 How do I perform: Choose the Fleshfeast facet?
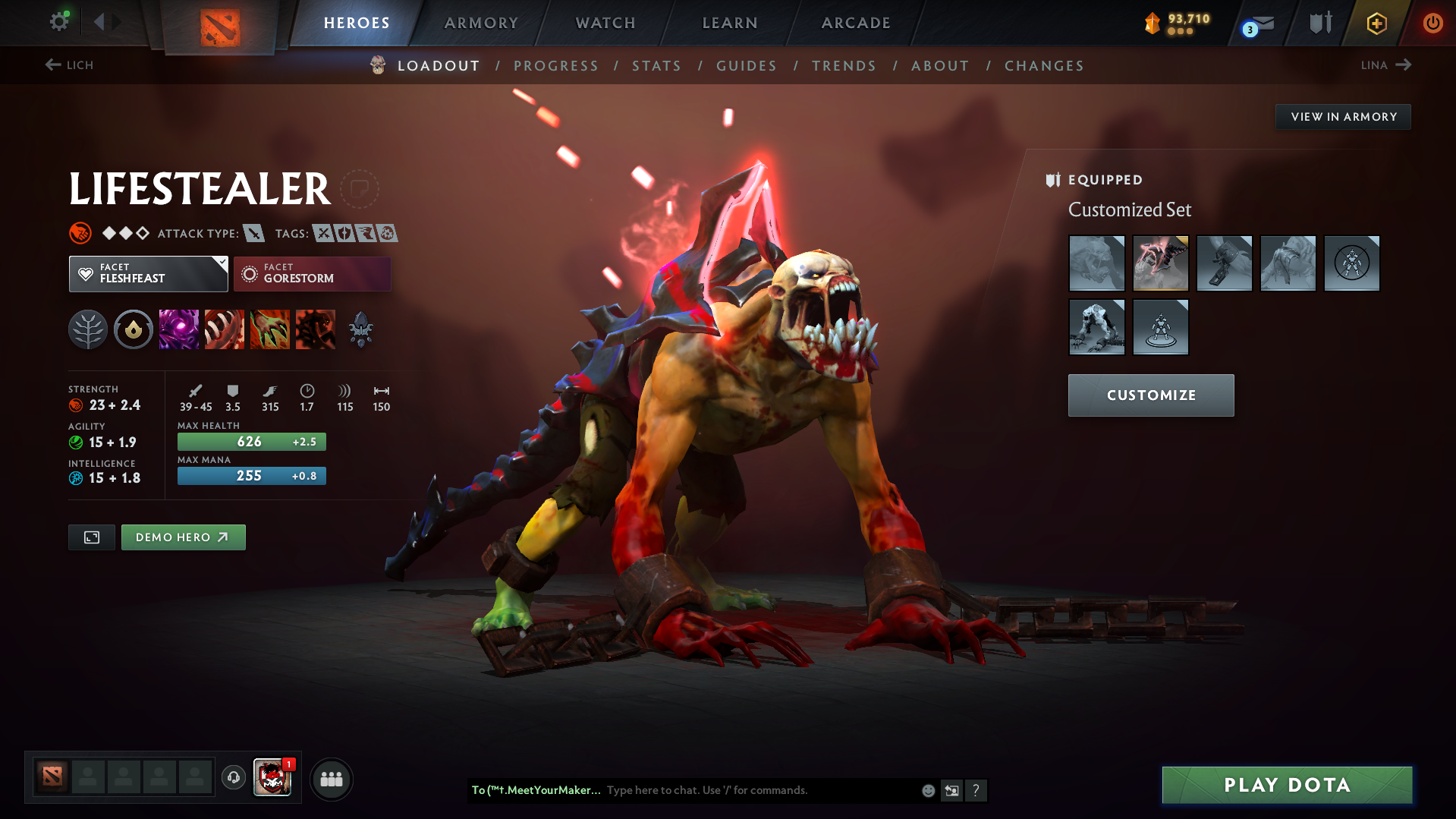[148, 274]
